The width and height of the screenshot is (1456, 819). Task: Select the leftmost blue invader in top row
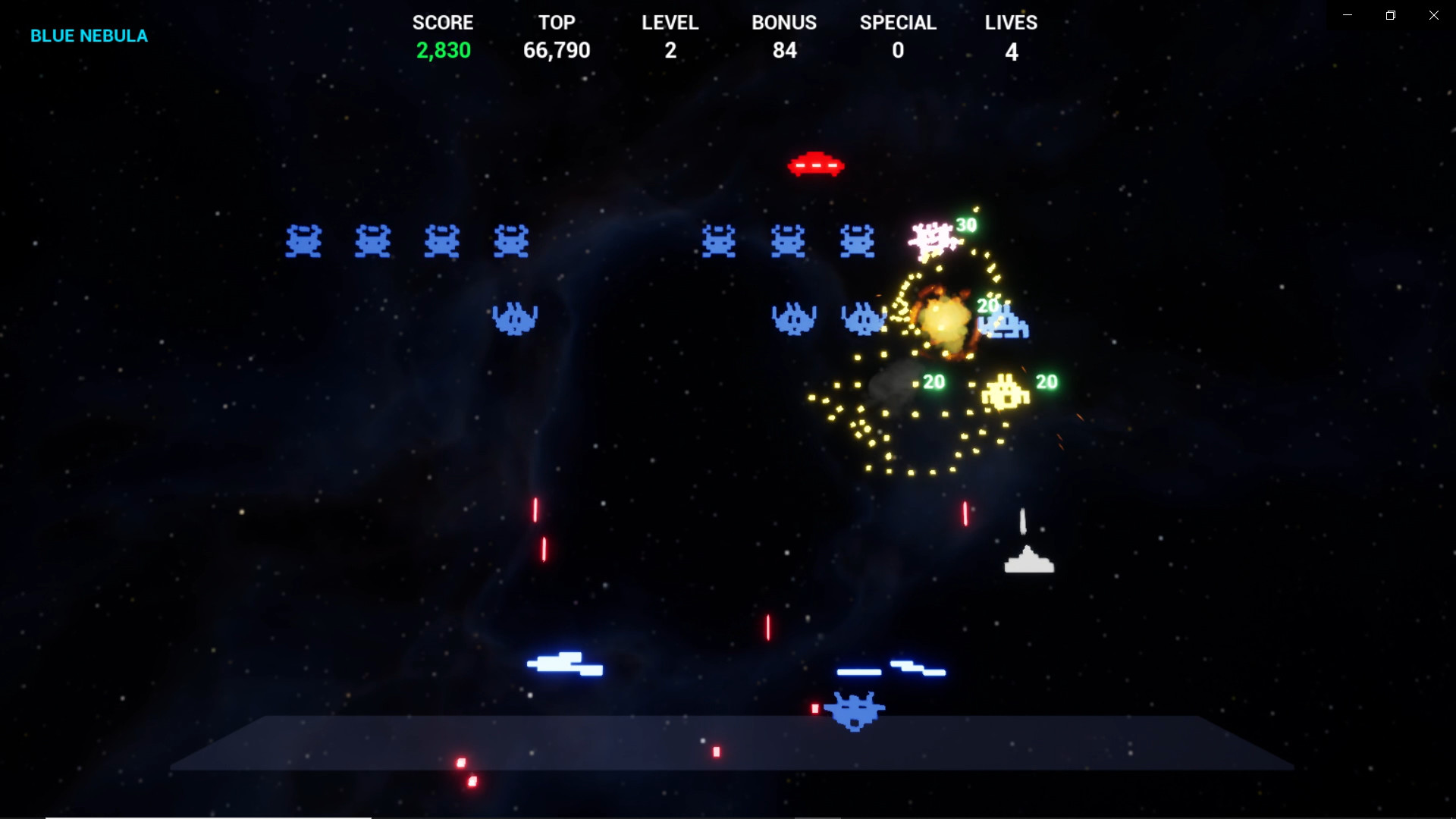tap(306, 243)
